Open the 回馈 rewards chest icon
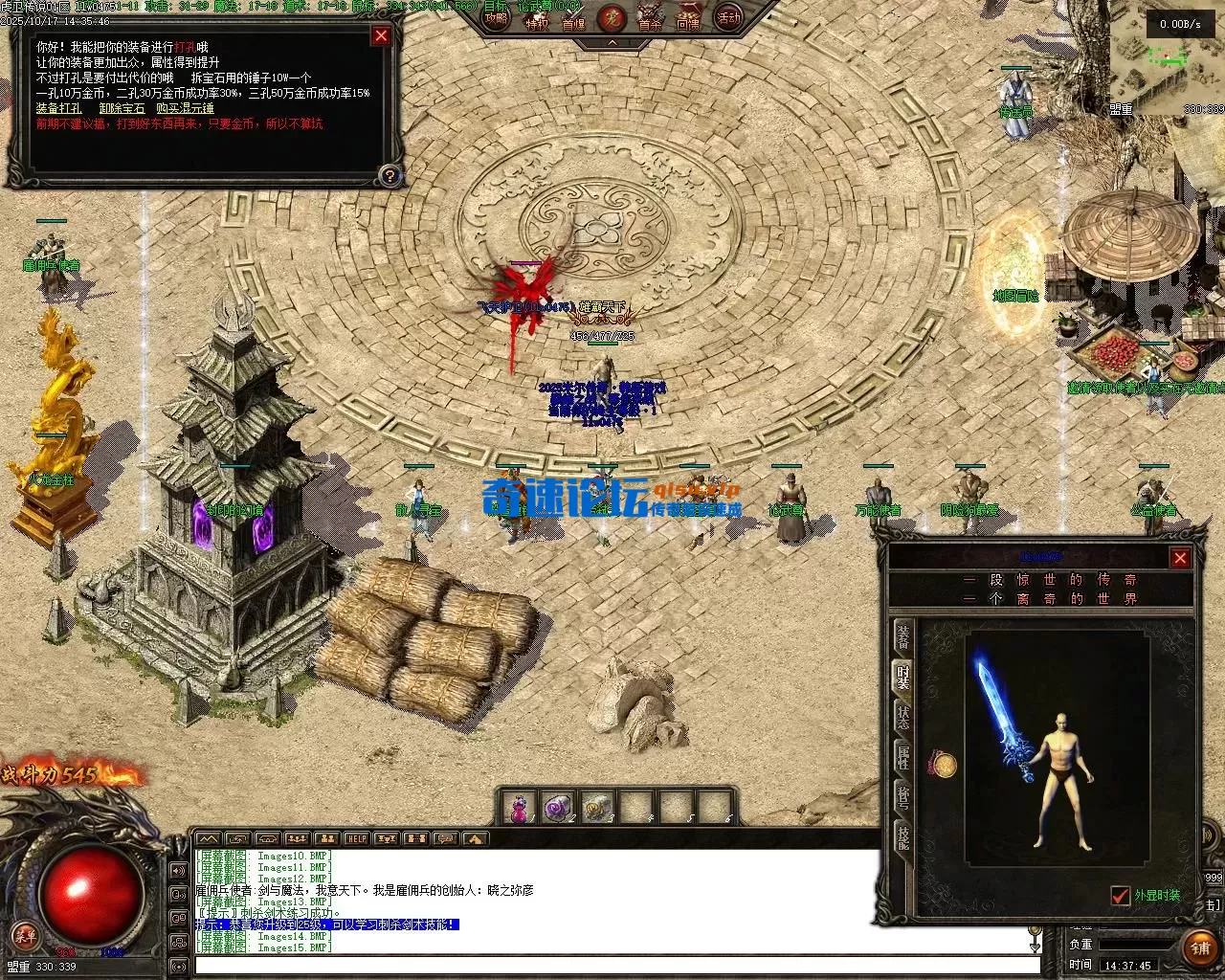This screenshot has height=980, width=1225. pos(688,21)
